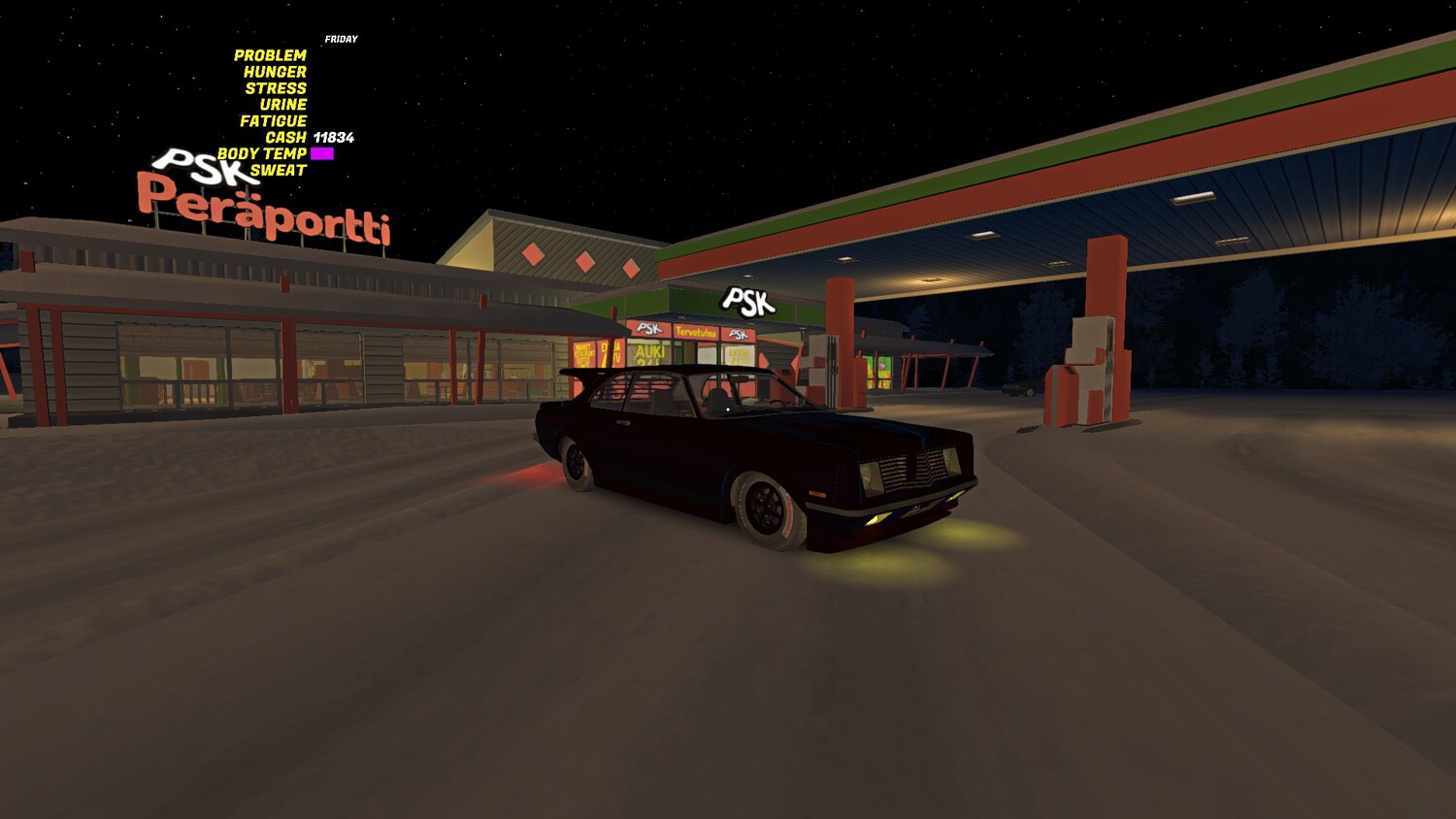1456x819 pixels.
Task: Click the diamond emblem on the shop roof
Action: click(x=533, y=254)
